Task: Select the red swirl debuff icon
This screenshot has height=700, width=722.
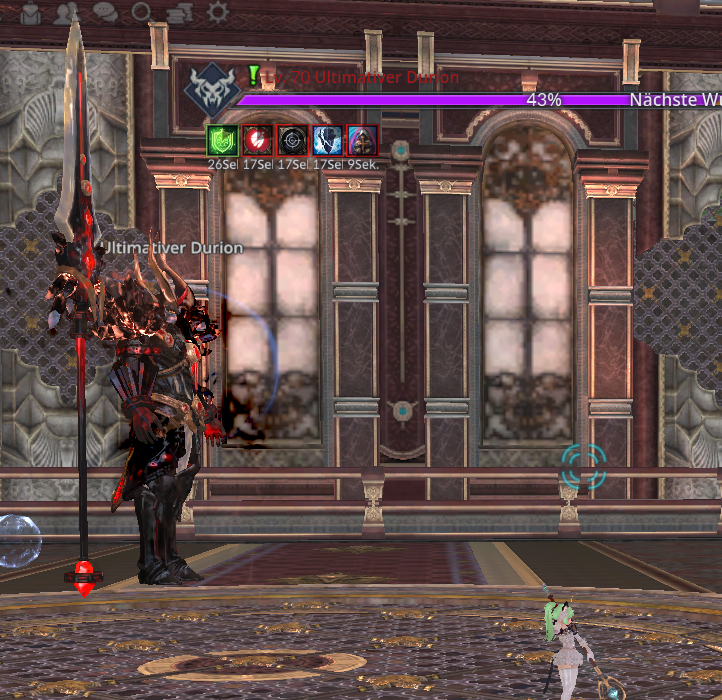Action: pyautogui.click(x=255, y=140)
